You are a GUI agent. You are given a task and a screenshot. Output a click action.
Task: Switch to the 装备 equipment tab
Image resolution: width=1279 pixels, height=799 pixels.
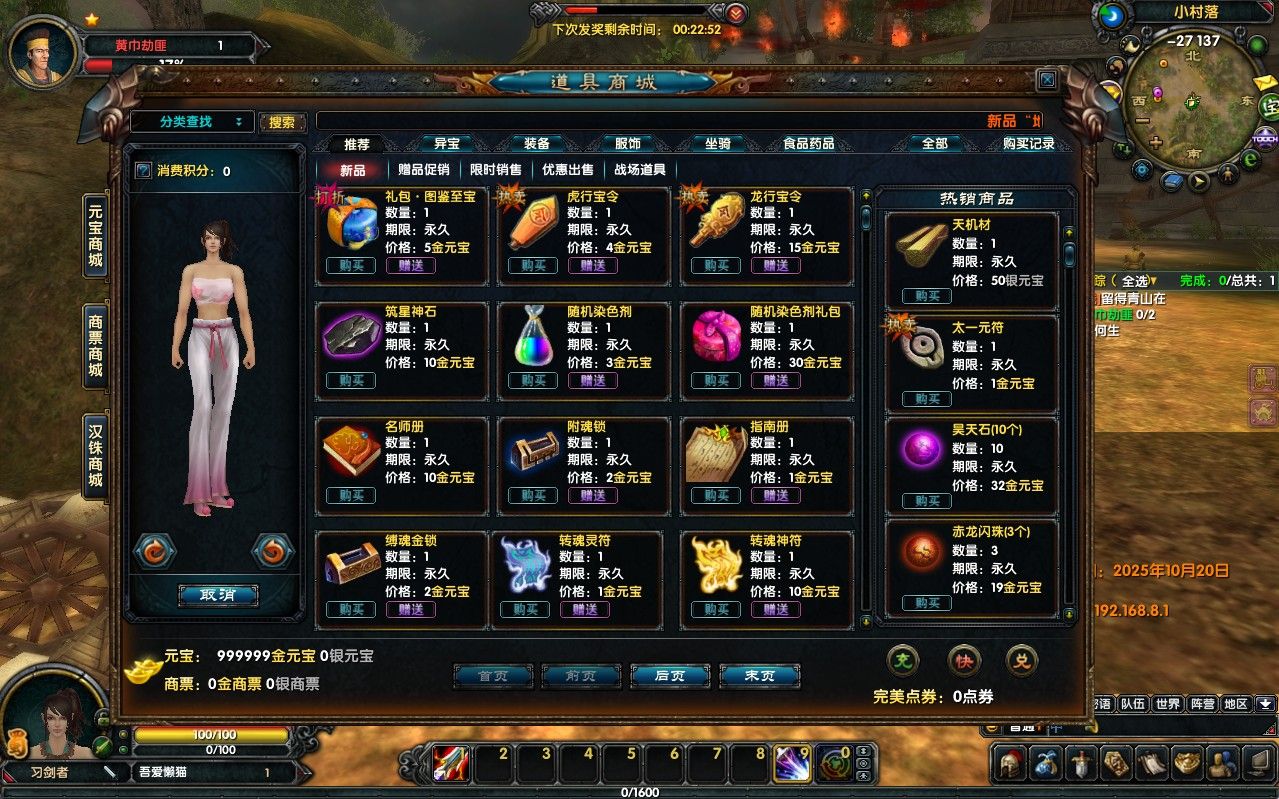tap(537, 144)
